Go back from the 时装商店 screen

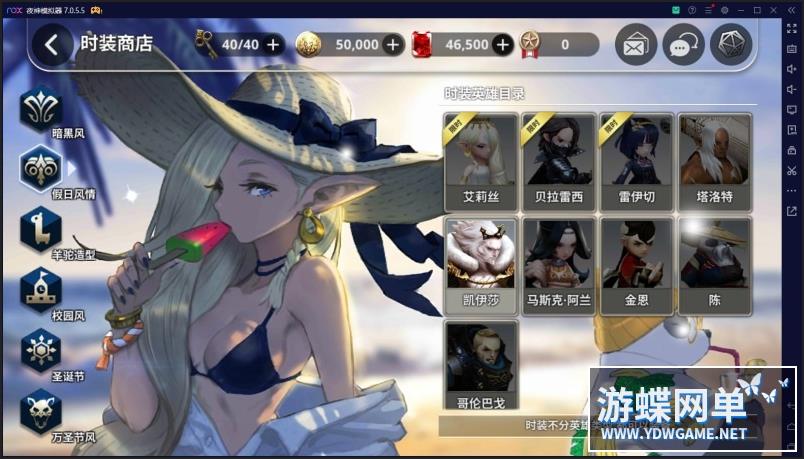click(53, 44)
